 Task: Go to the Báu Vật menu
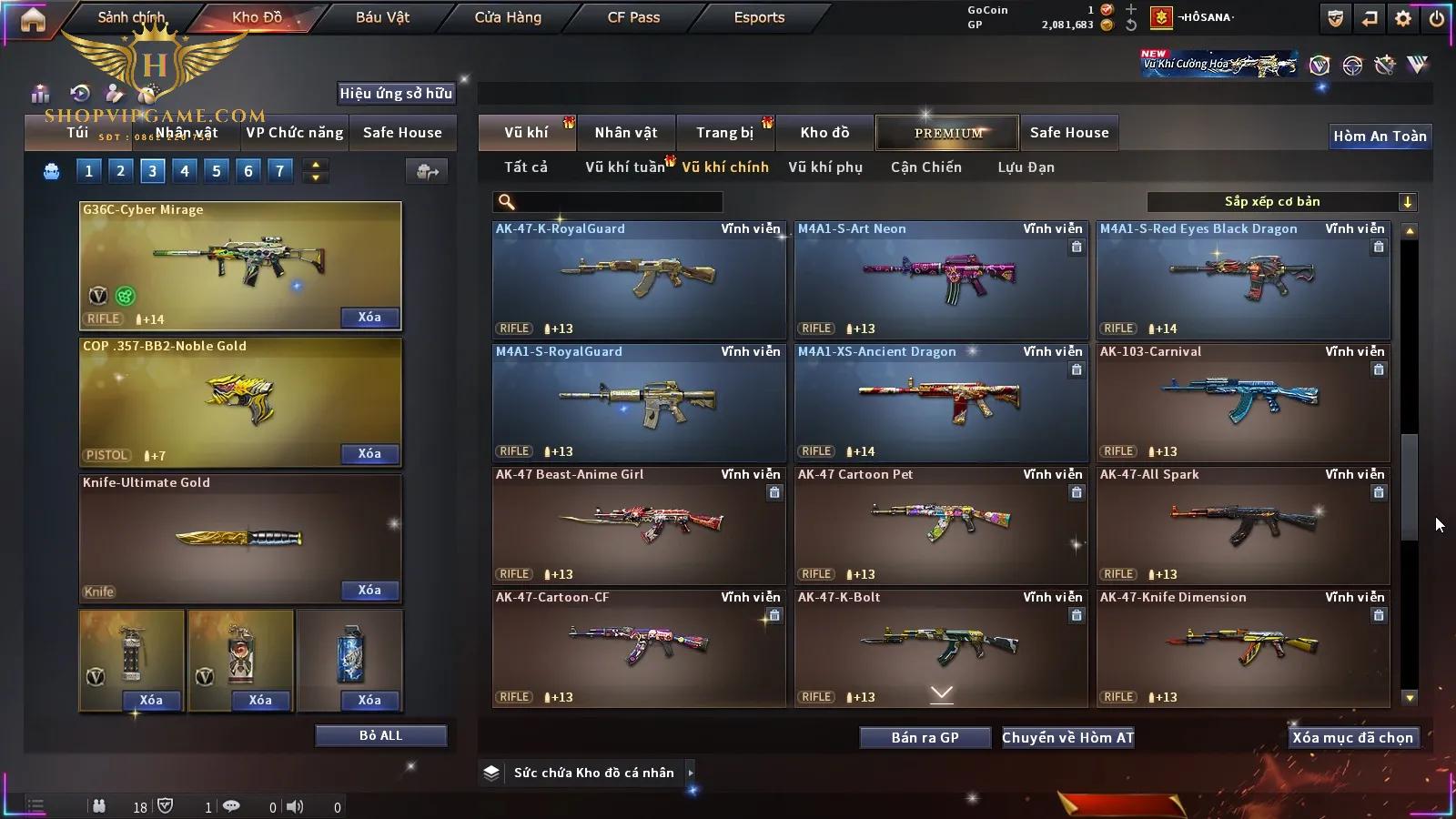coord(382,17)
